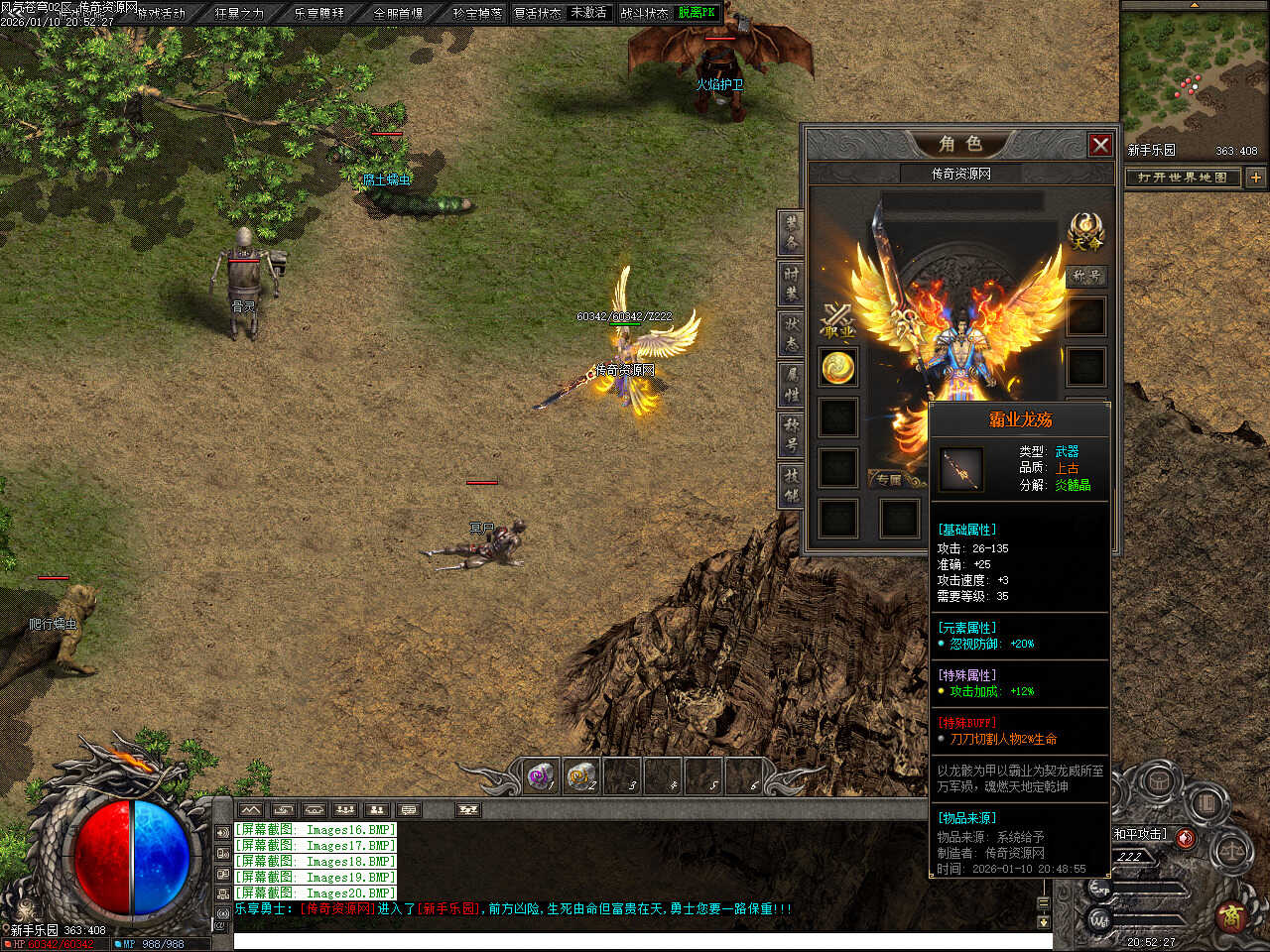Select the 乐享膜拜 top menu entry

click(x=318, y=13)
